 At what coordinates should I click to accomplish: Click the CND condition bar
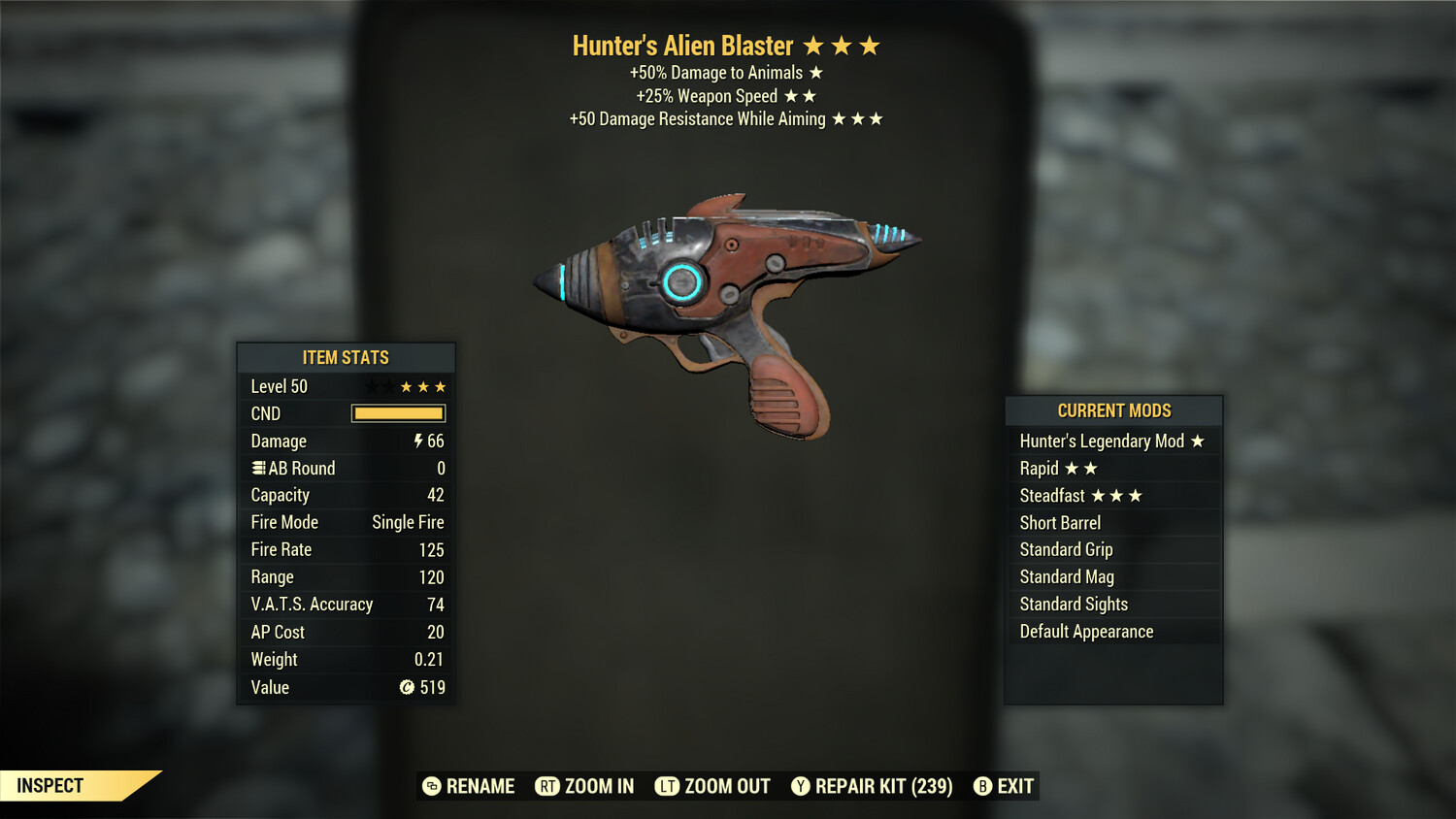pyautogui.click(x=398, y=413)
